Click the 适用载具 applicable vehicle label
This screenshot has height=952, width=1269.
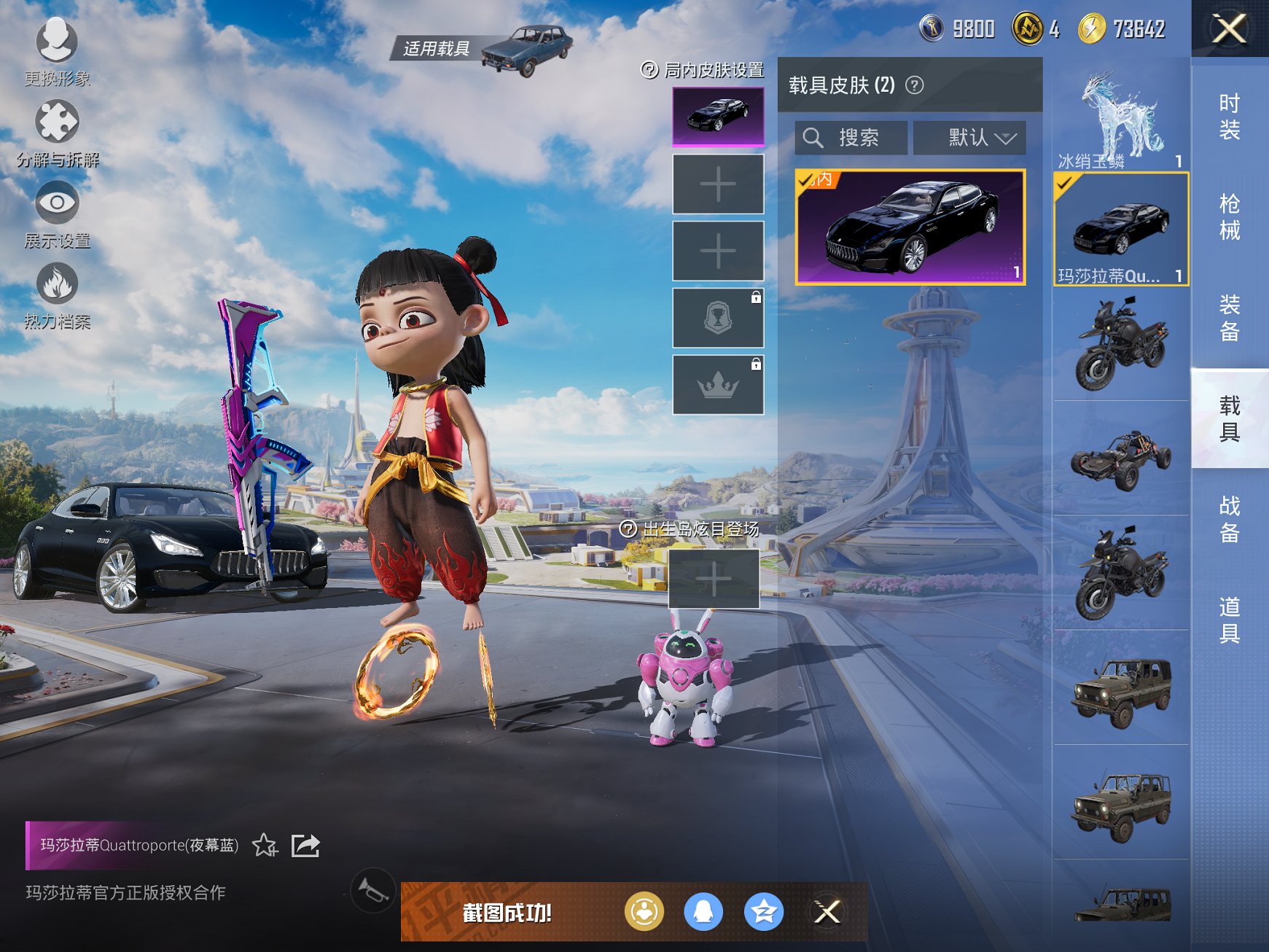pyautogui.click(x=436, y=49)
